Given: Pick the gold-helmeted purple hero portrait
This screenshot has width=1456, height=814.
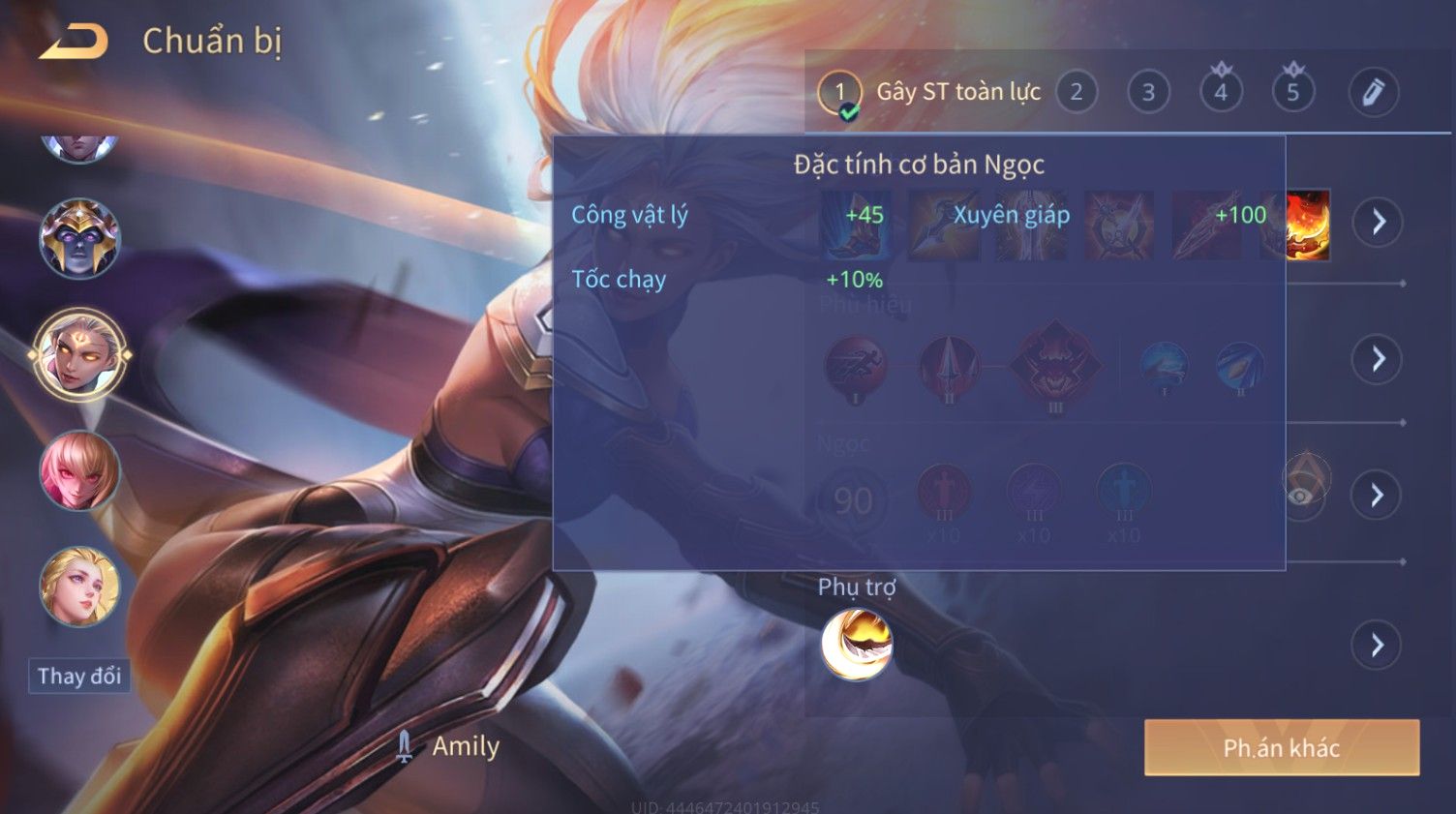Looking at the screenshot, I should tap(79, 238).
